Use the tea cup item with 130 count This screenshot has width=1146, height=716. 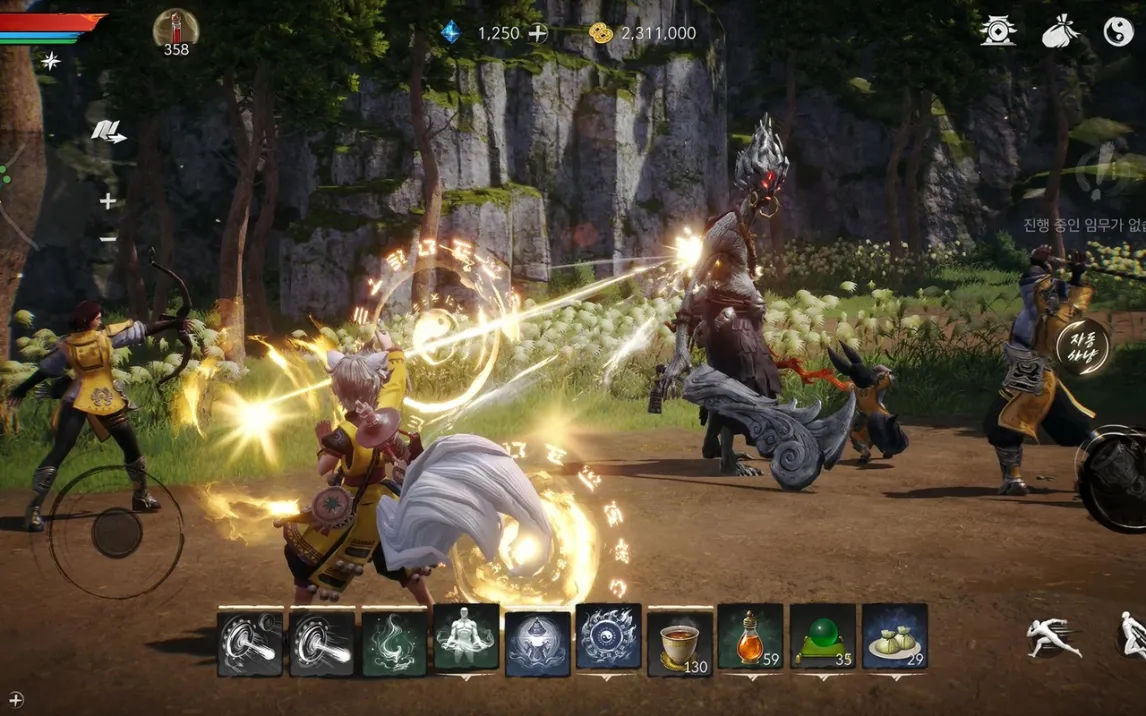(680, 638)
